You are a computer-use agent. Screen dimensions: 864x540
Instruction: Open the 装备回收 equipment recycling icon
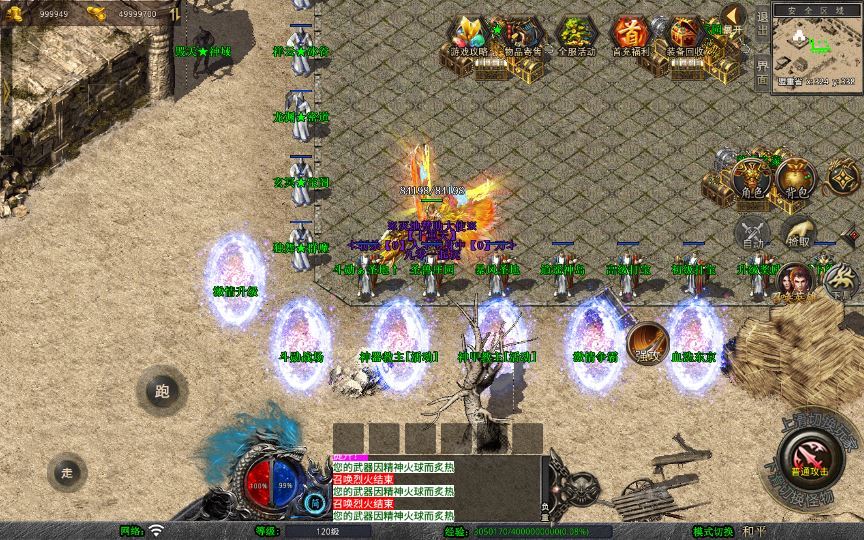pos(686,37)
